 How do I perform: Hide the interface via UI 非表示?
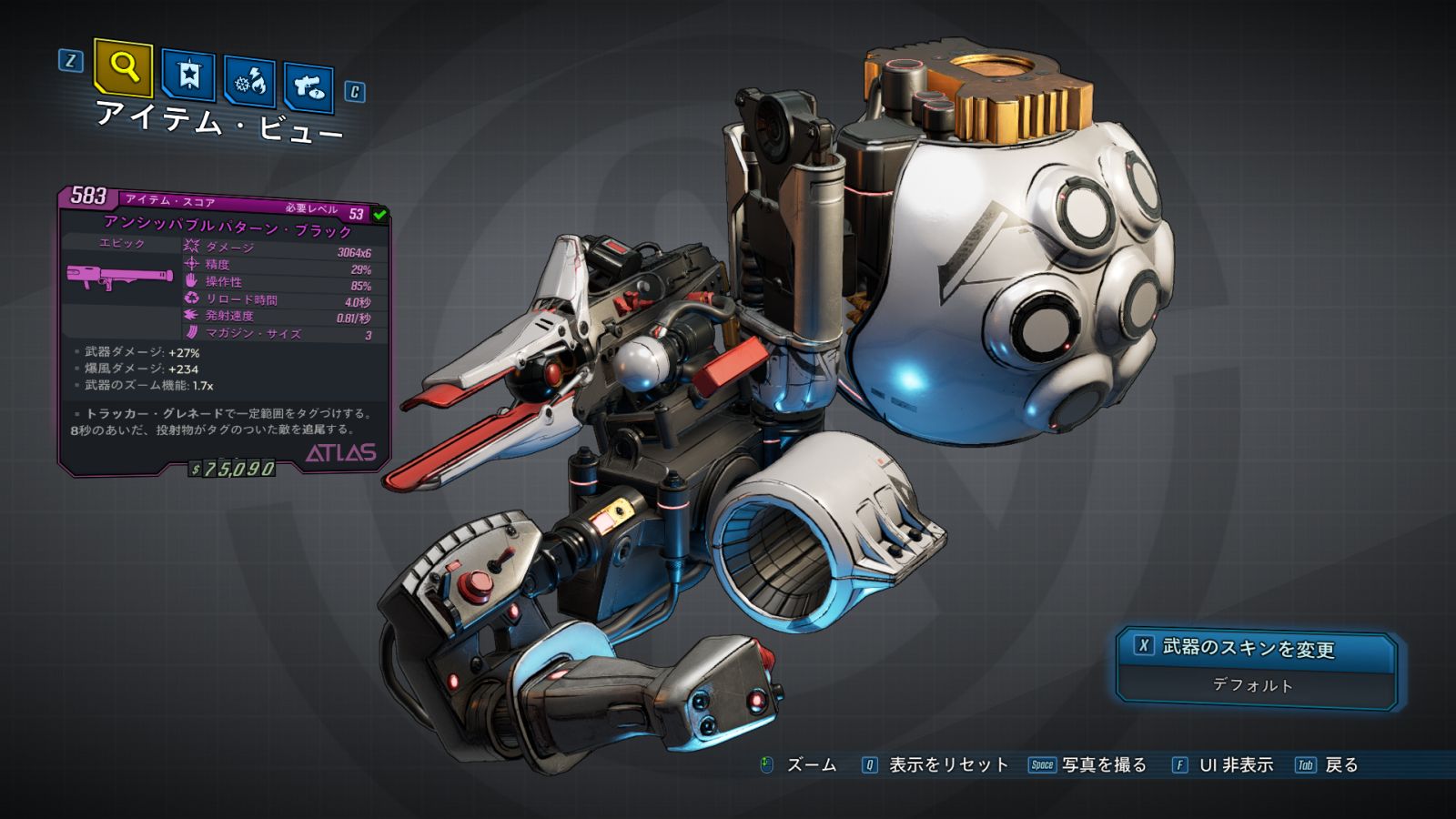coord(1235,765)
